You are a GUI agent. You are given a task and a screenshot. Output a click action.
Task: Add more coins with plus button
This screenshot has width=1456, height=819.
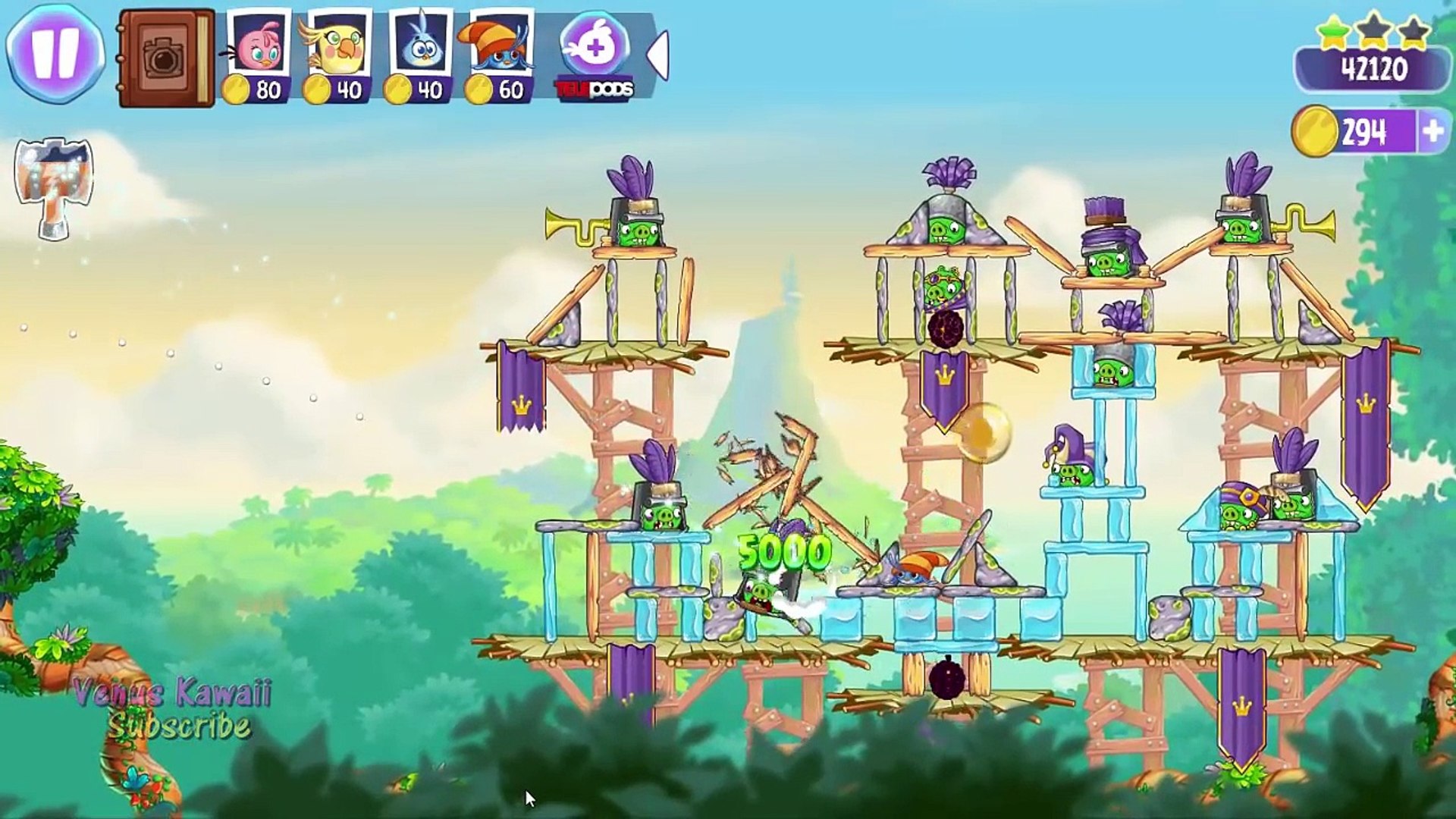(x=1432, y=132)
